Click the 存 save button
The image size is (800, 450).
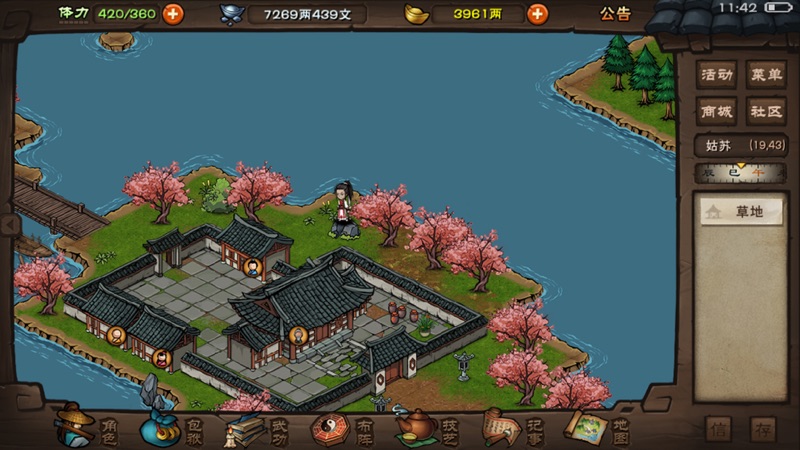(x=763, y=429)
